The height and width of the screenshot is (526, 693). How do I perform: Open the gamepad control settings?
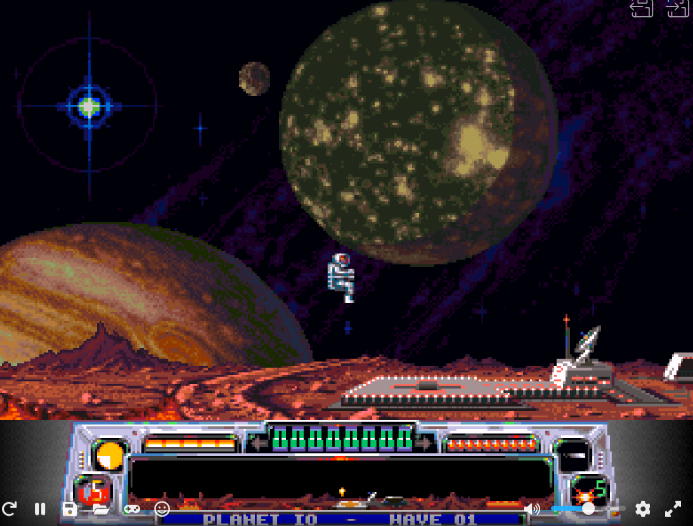coord(131,509)
